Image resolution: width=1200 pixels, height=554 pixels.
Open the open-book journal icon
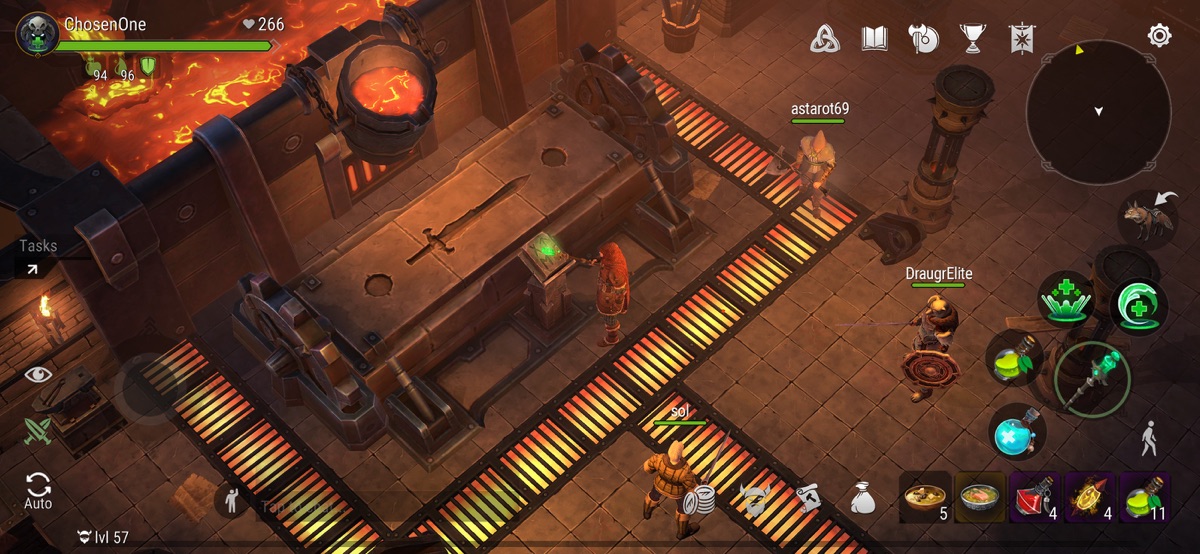[875, 39]
